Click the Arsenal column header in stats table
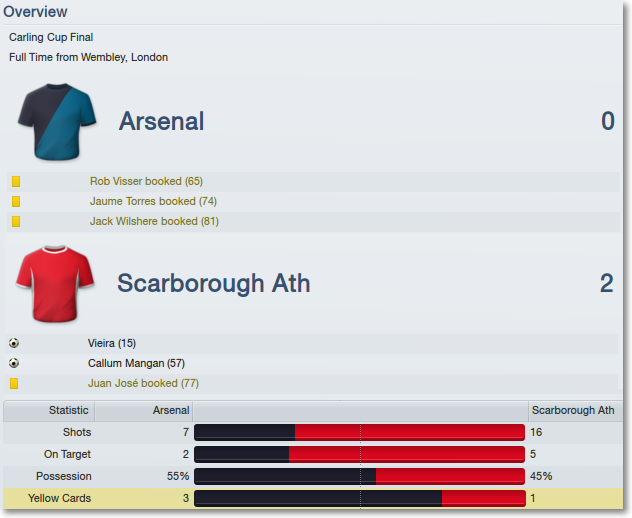 point(170,410)
